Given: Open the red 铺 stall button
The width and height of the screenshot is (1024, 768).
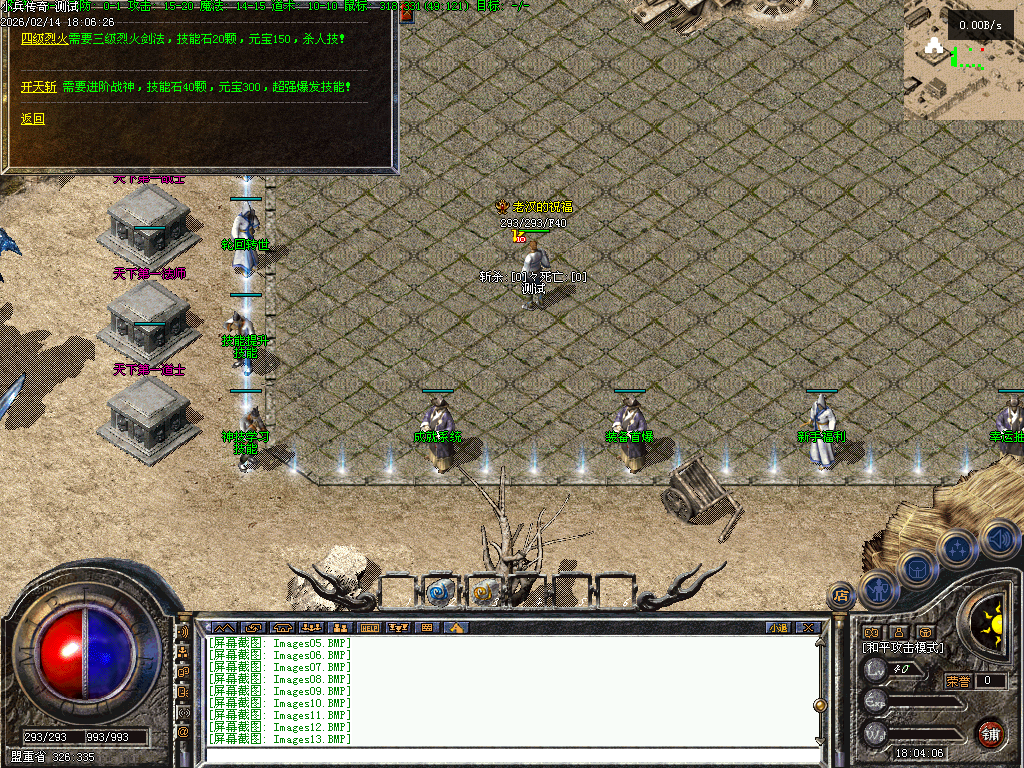Looking at the screenshot, I should tap(990, 733).
